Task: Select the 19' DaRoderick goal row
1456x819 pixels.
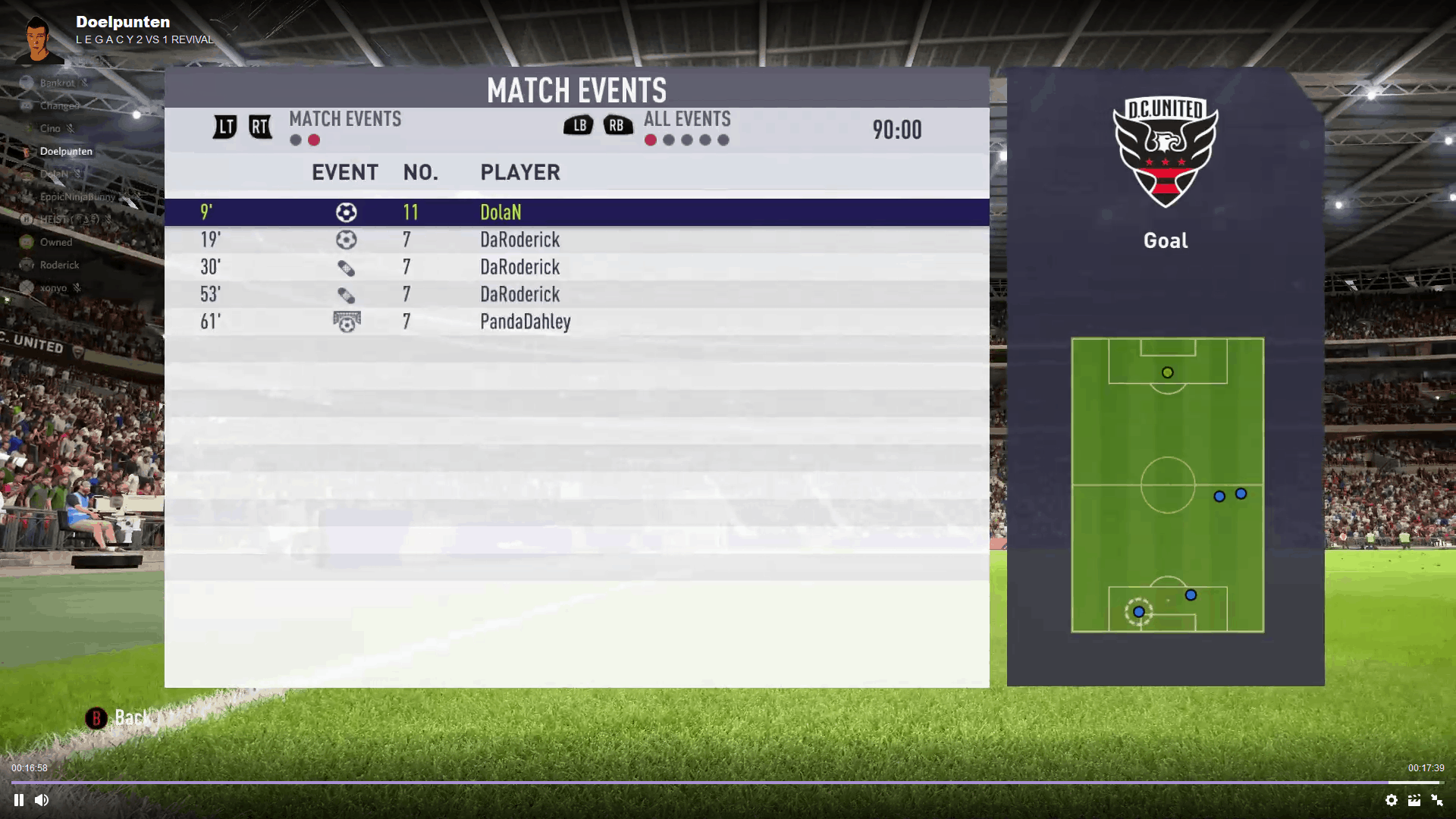Action: (x=576, y=240)
